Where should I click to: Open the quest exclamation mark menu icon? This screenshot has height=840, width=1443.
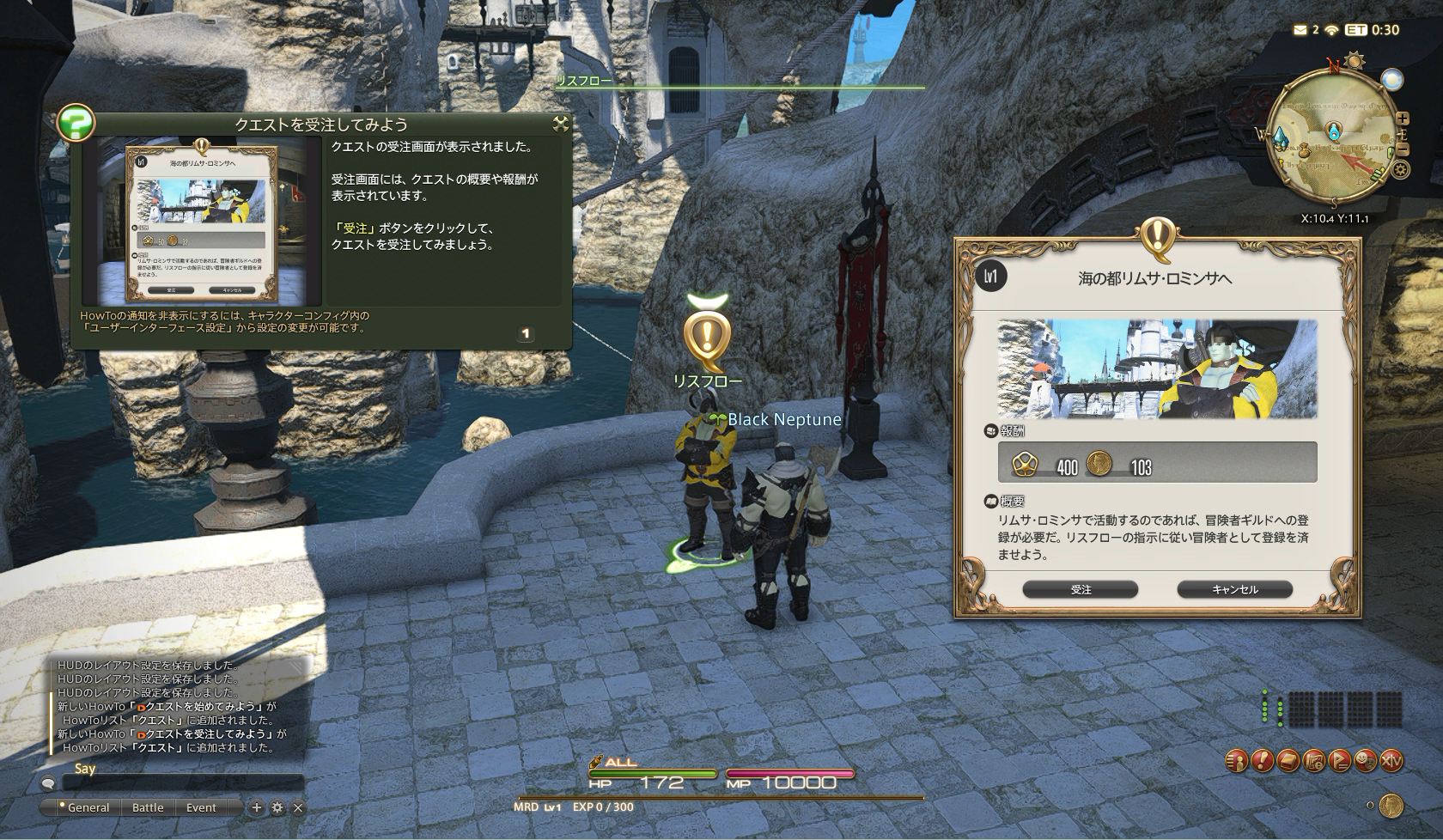[1262, 760]
